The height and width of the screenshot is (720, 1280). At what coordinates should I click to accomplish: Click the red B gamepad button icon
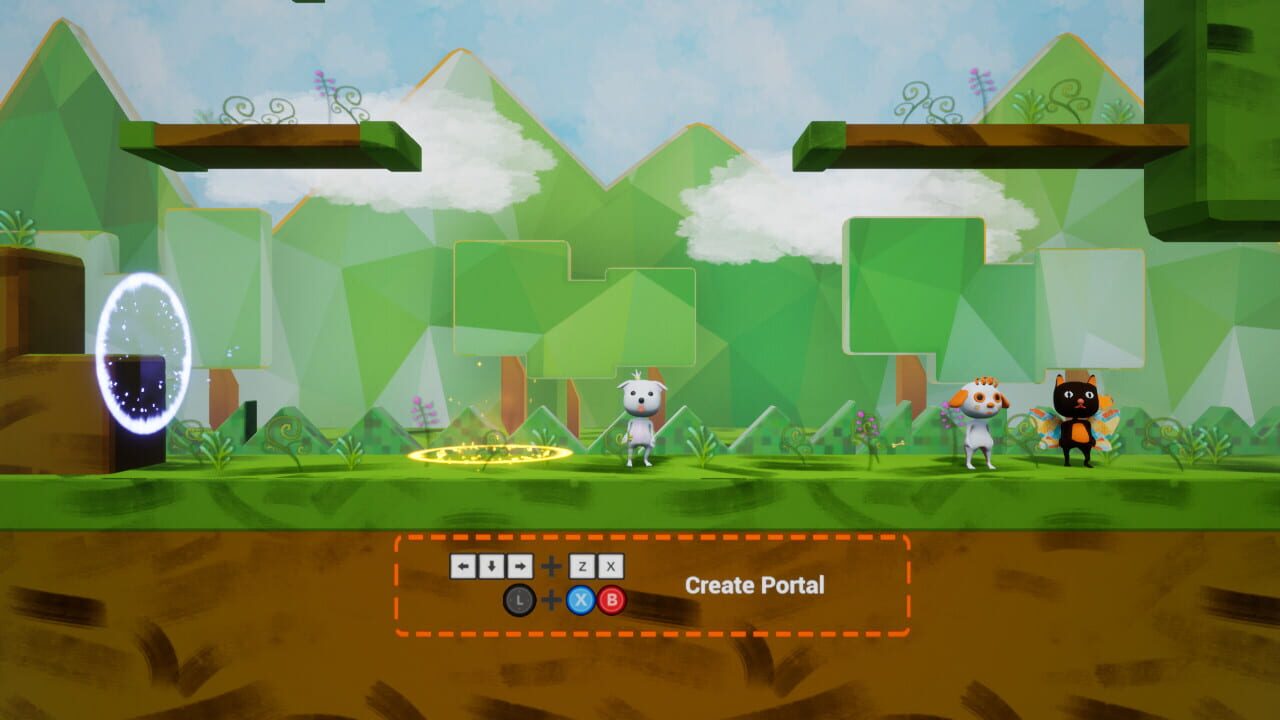tap(612, 600)
